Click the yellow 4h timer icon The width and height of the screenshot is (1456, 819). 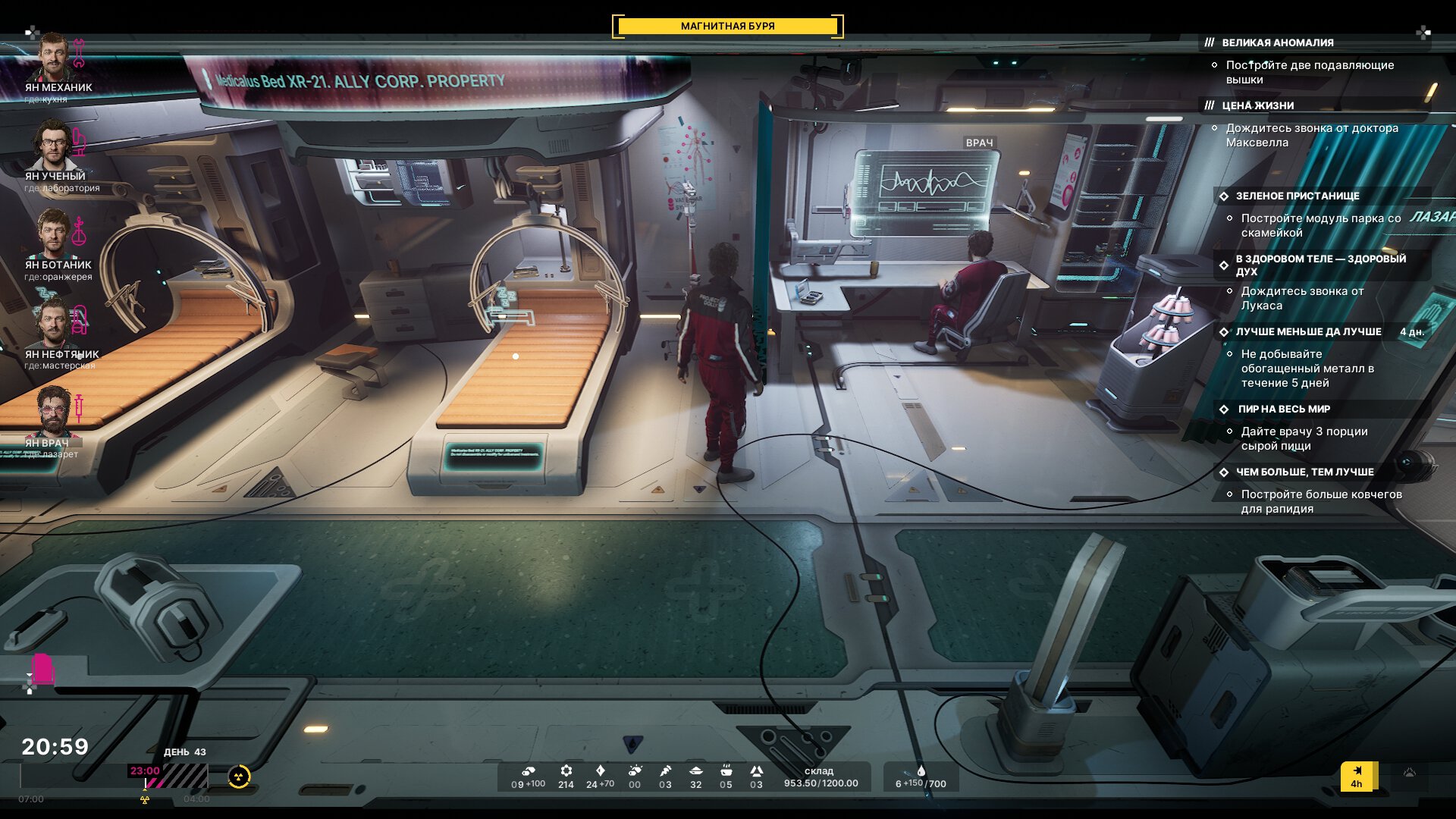(1357, 777)
